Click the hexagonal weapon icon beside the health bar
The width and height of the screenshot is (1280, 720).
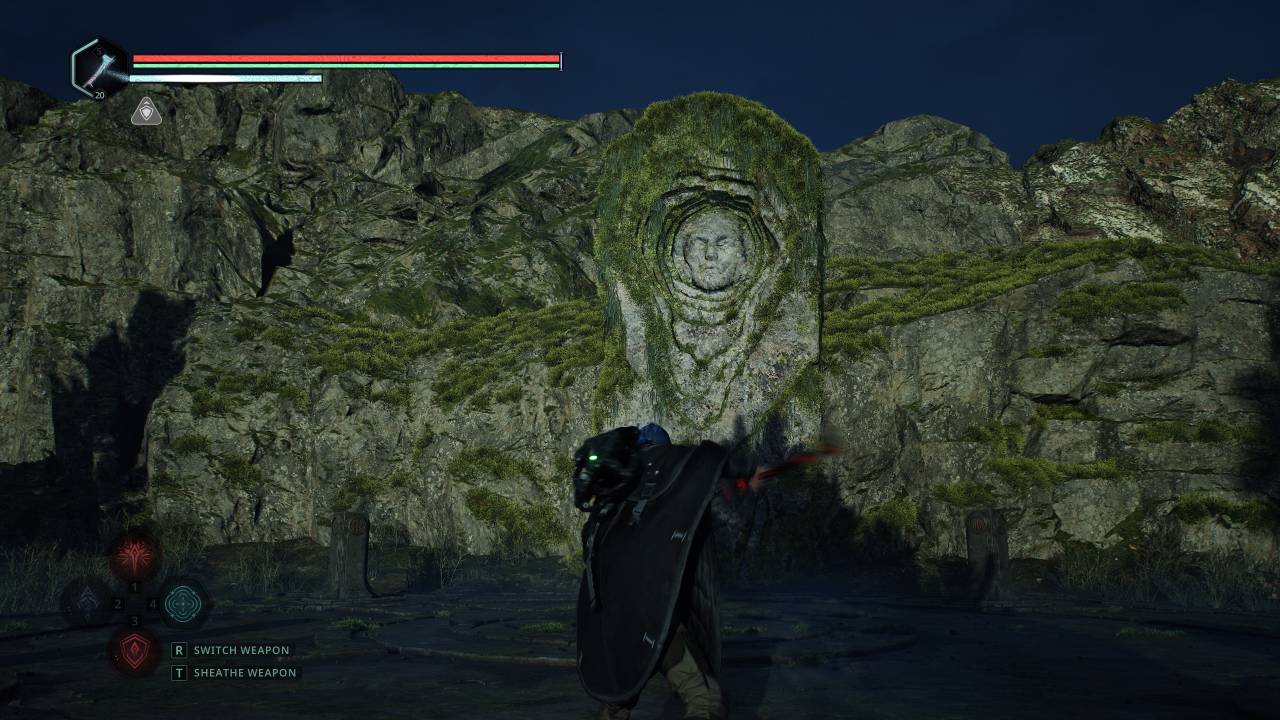tap(100, 68)
